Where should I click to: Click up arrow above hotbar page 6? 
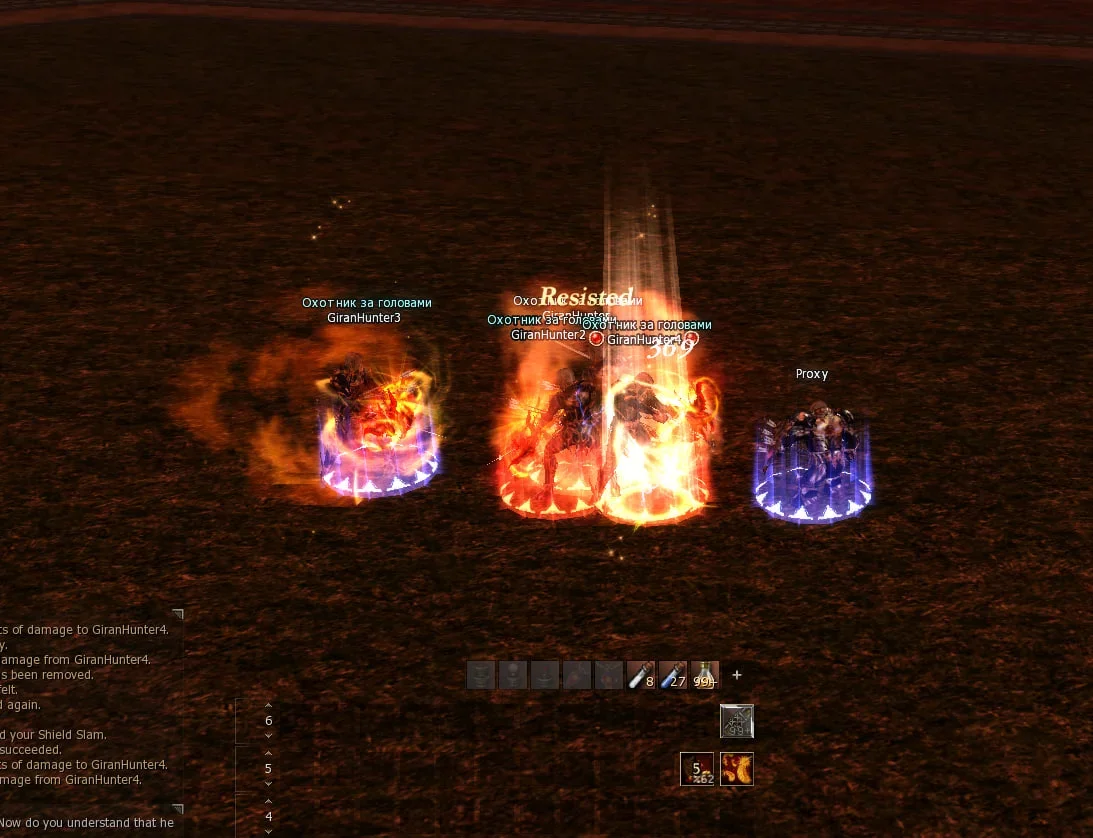[268, 705]
